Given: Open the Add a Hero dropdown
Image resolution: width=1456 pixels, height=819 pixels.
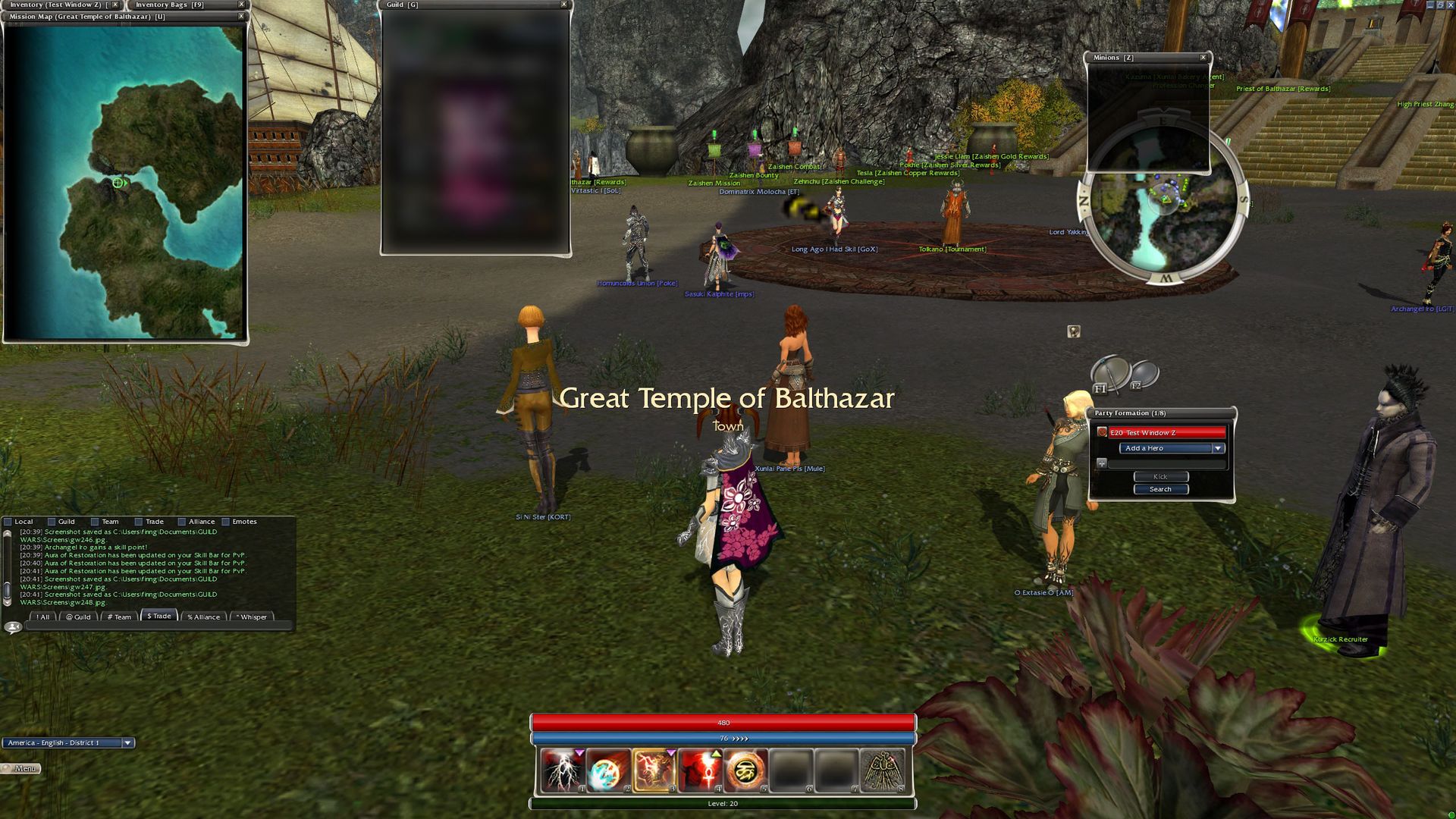Looking at the screenshot, I should click(1172, 448).
